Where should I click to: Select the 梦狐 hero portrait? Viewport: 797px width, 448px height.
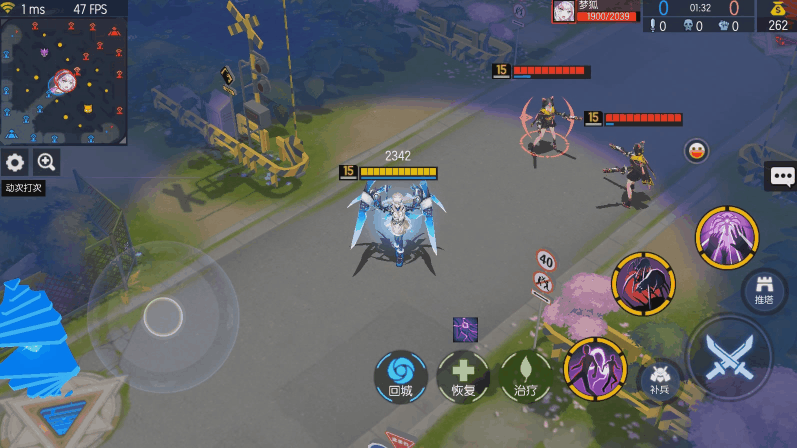[x=565, y=11]
